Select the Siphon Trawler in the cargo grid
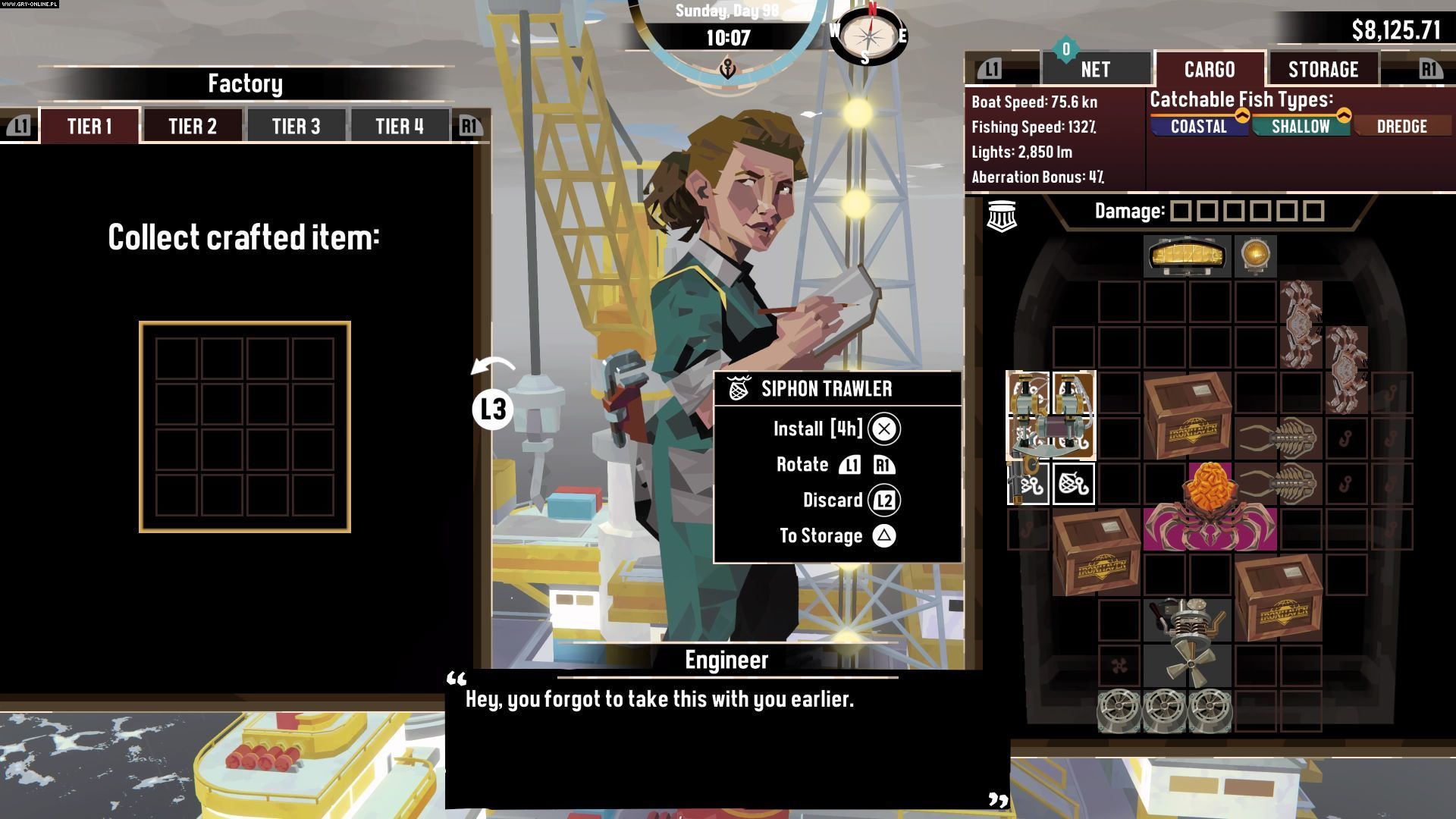This screenshot has width=1456, height=819. click(1050, 416)
